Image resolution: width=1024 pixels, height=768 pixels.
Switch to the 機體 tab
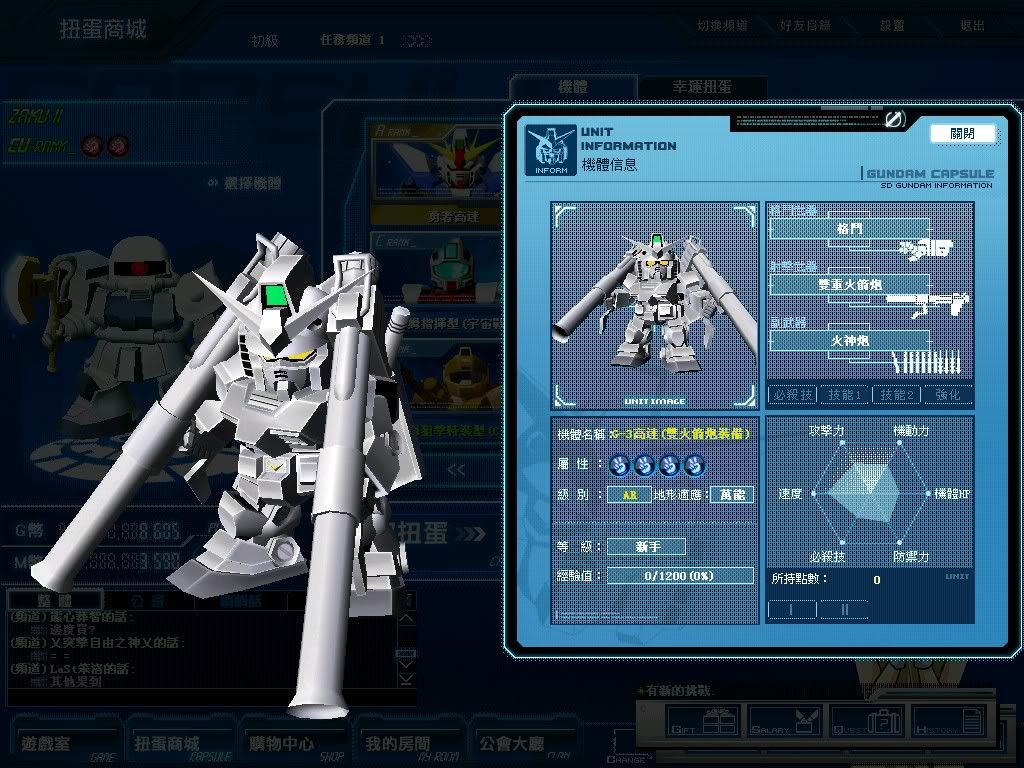coord(572,88)
